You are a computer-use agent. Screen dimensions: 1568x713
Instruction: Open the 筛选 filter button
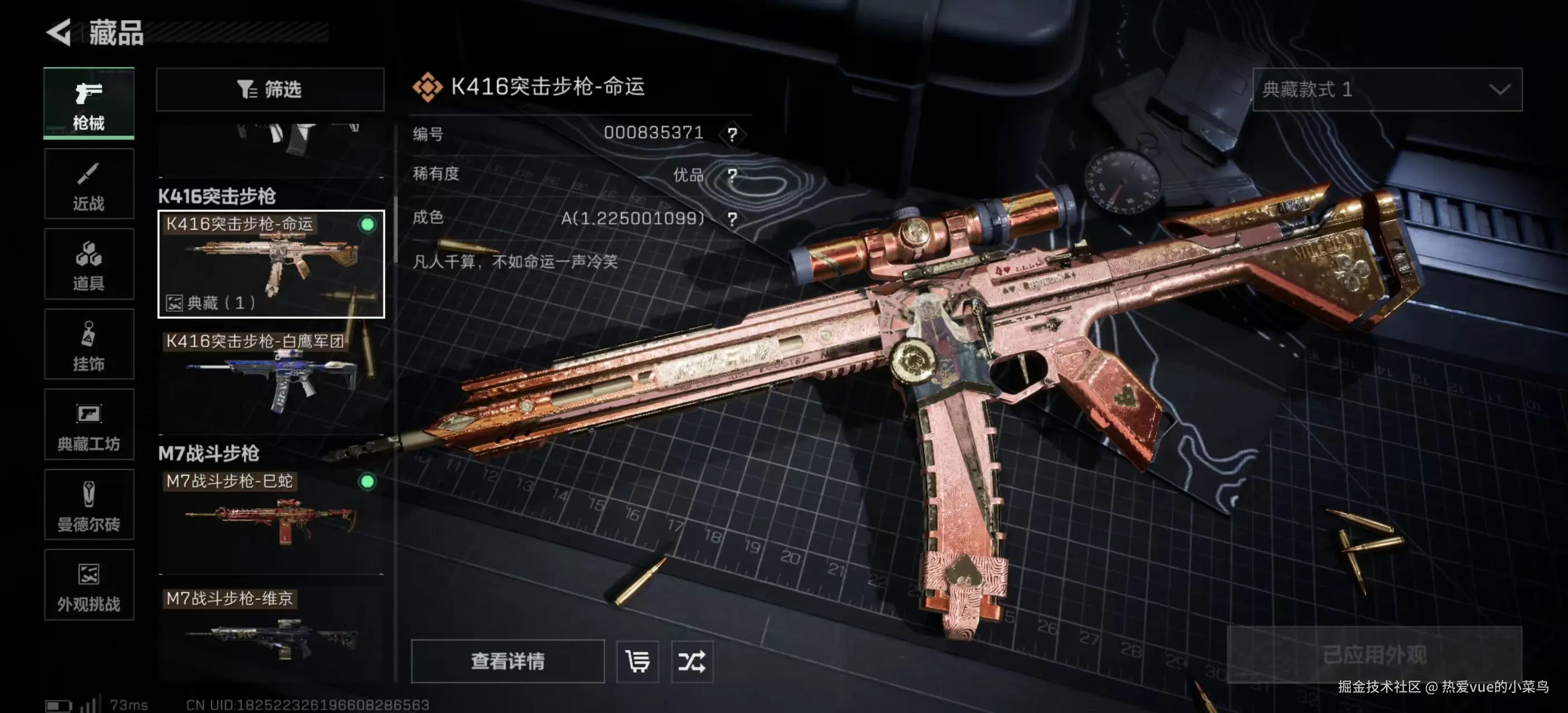point(269,90)
